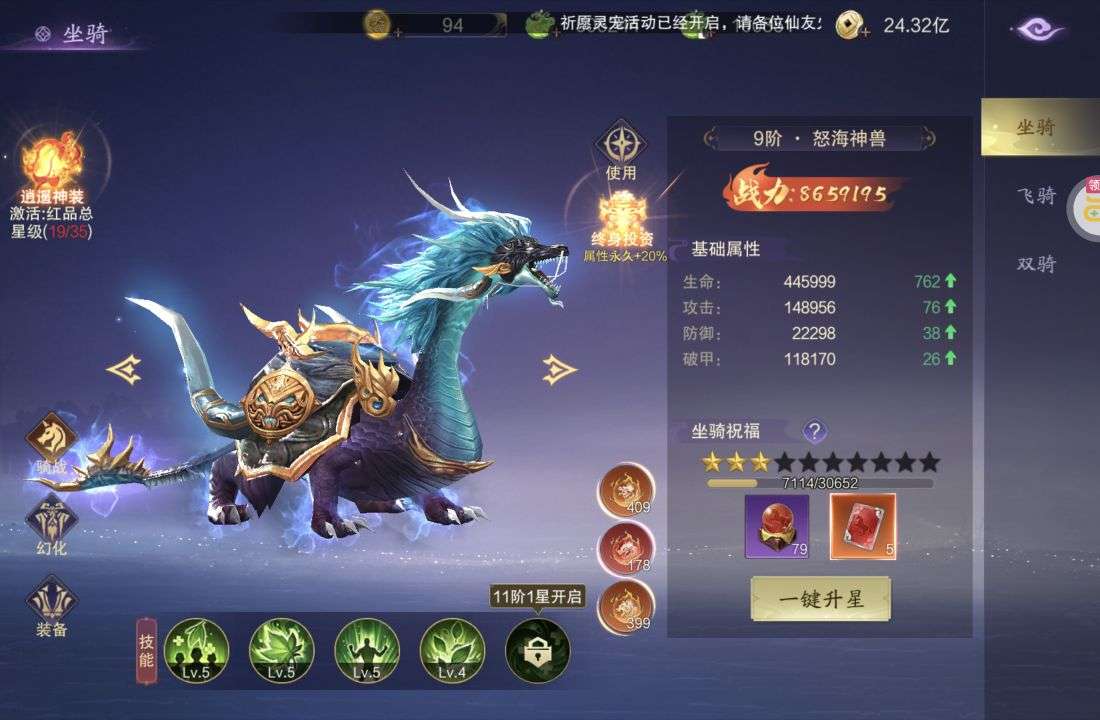Open the 终身投资 bonus icon
The height and width of the screenshot is (720, 1100).
[x=621, y=218]
